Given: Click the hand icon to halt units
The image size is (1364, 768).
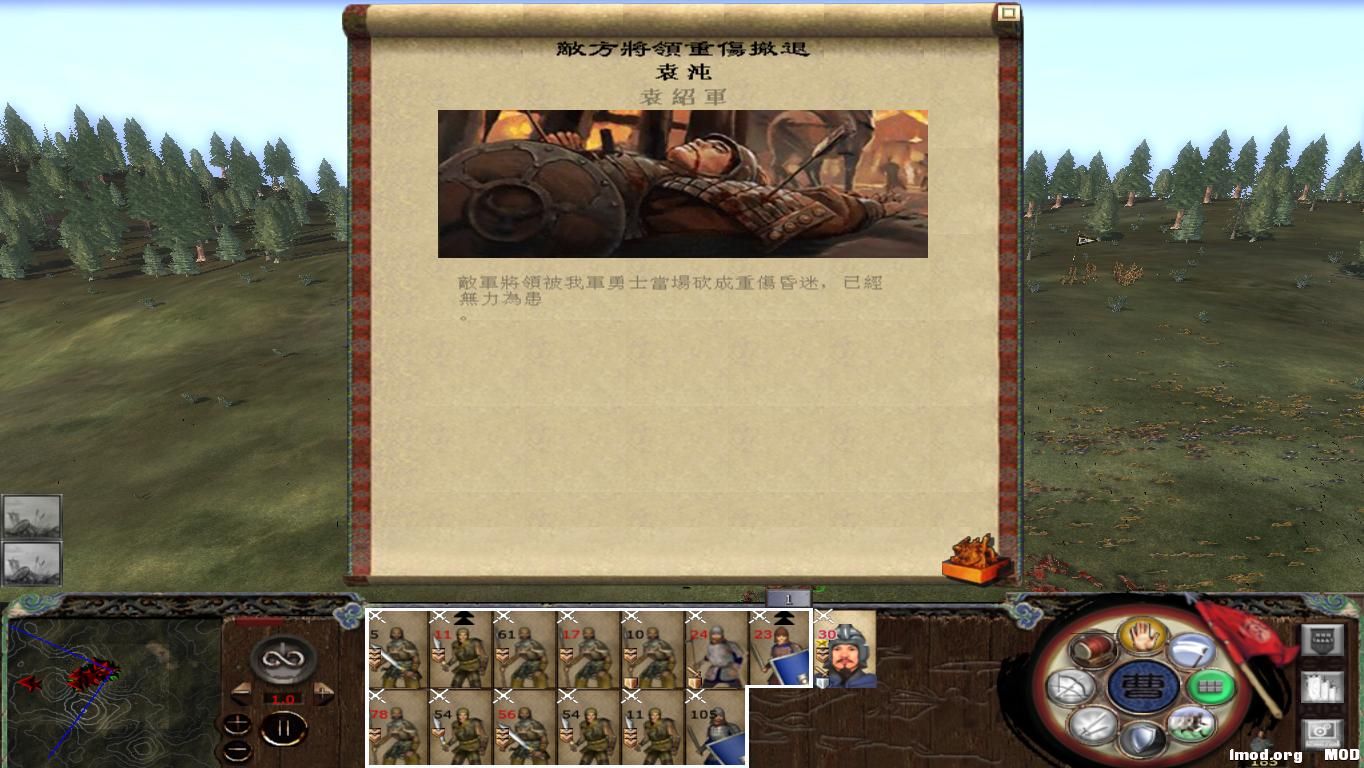Looking at the screenshot, I should (x=1140, y=637).
